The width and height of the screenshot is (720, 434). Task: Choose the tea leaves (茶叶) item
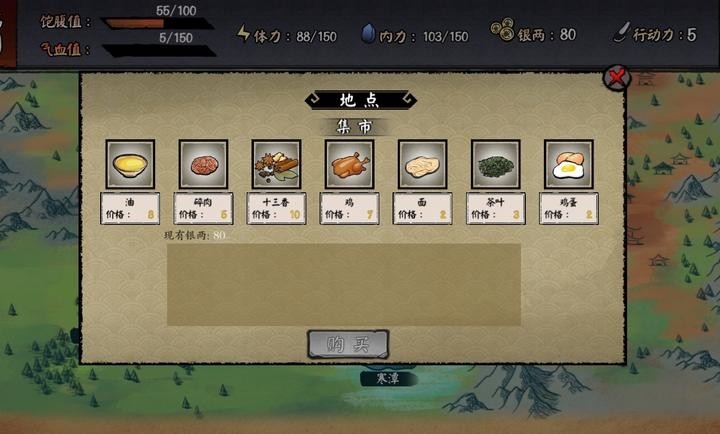click(495, 164)
